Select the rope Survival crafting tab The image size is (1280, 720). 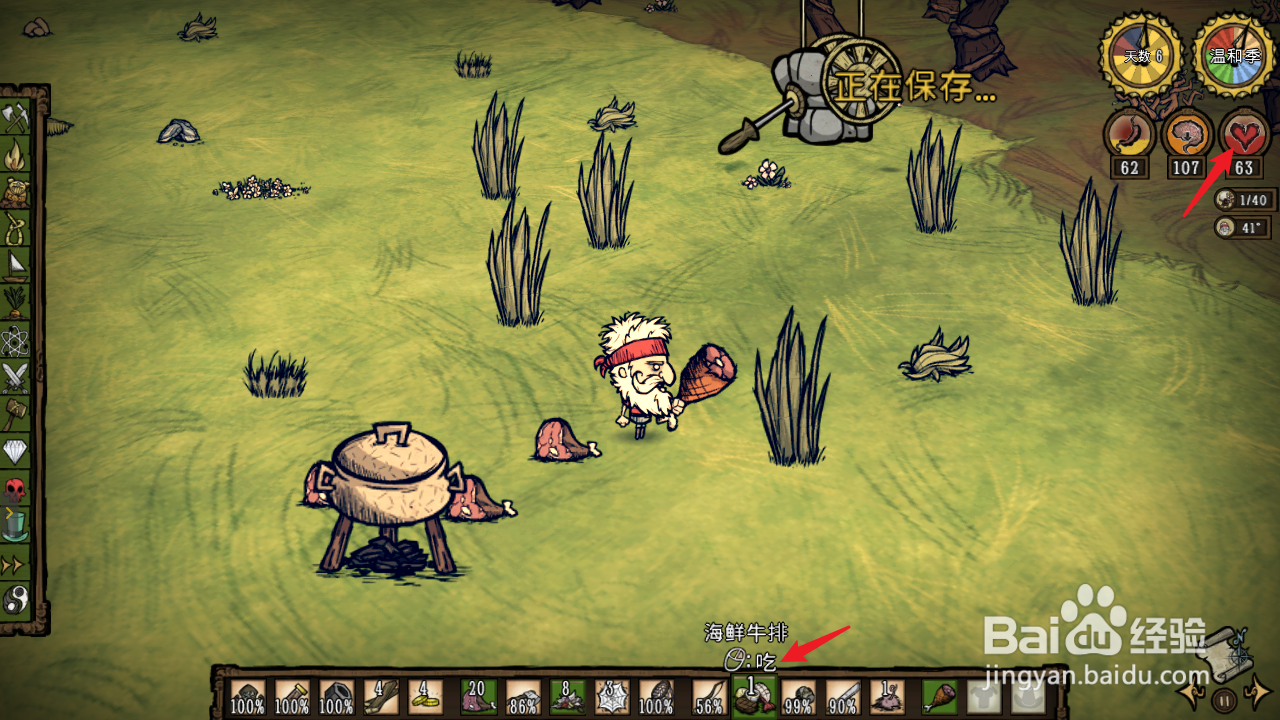point(16,229)
